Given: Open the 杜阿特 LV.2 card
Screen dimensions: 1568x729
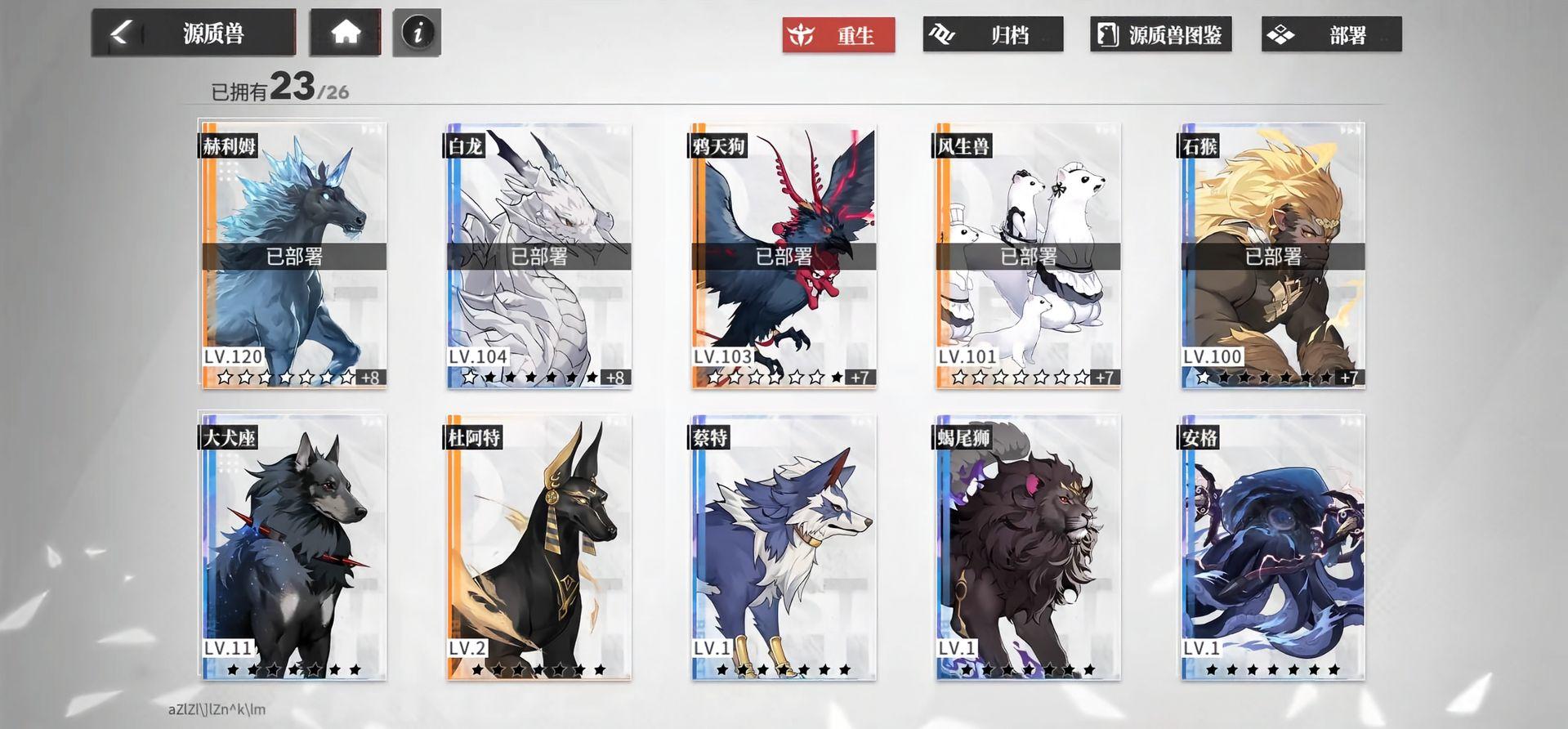Looking at the screenshot, I should click(x=537, y=548).
